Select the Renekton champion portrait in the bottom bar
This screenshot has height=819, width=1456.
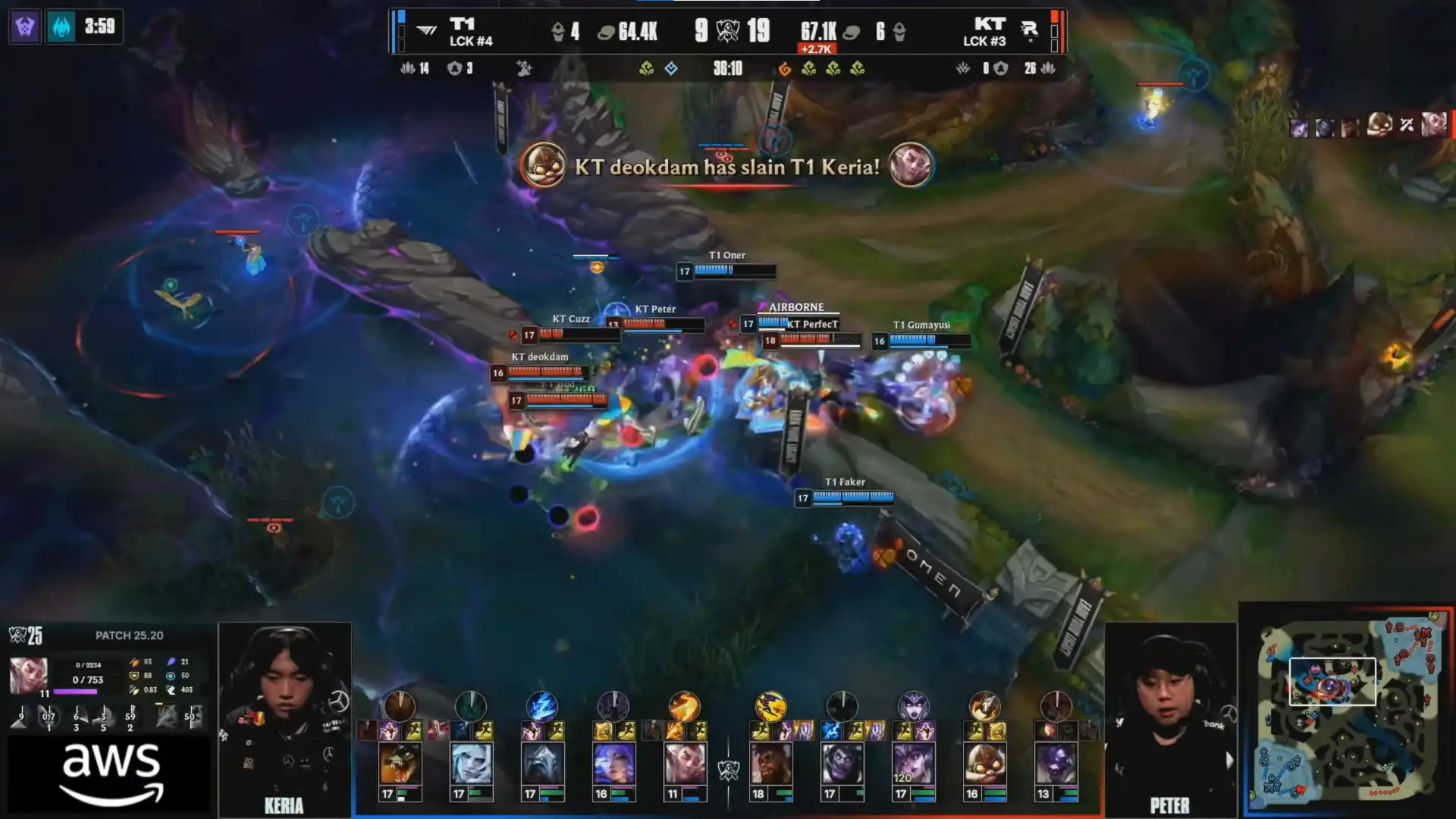400,762
